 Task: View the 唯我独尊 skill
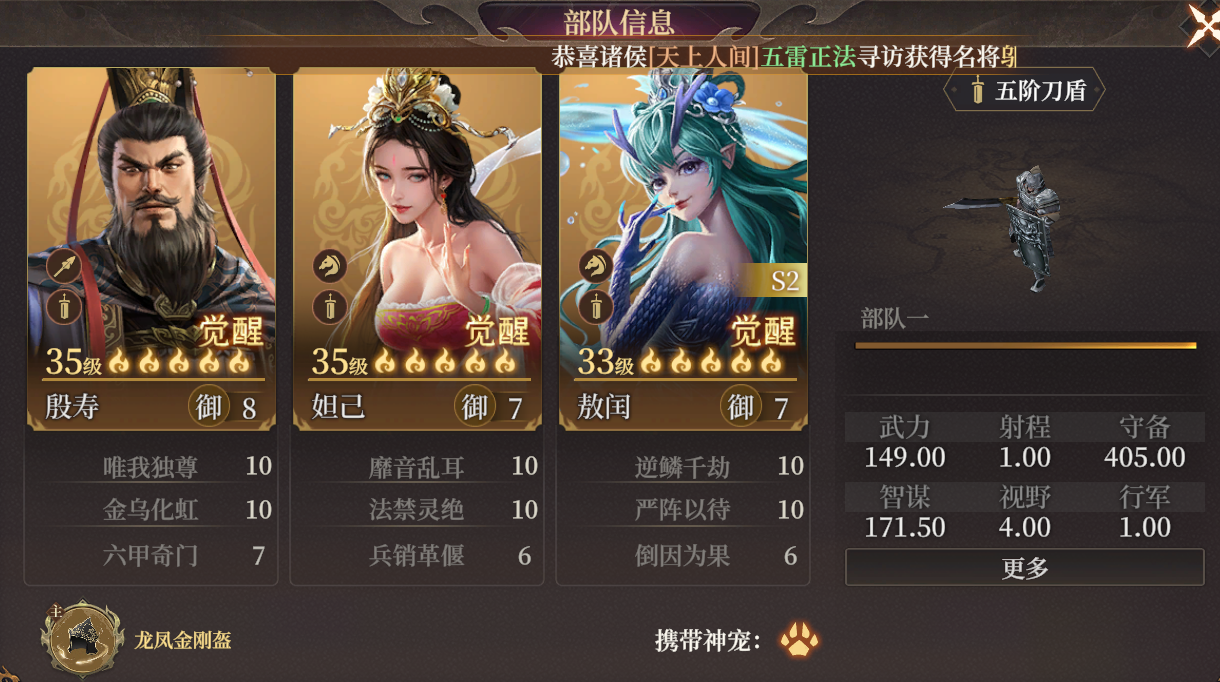point(150,467)
